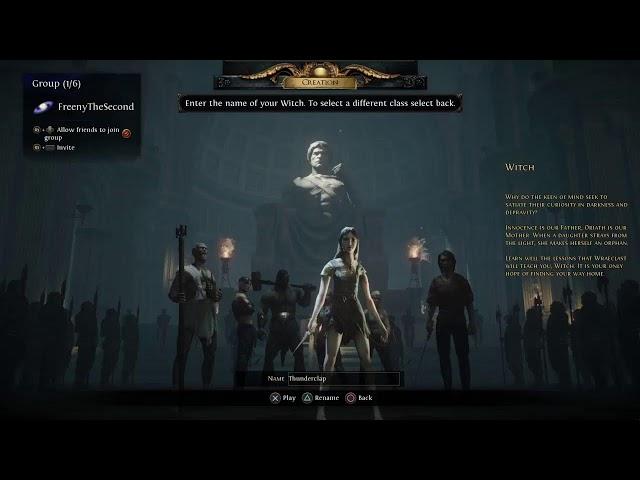
Task: Select FreenyTheSecond in the group list
Action: pyautogui.click(x=94, y=107)
